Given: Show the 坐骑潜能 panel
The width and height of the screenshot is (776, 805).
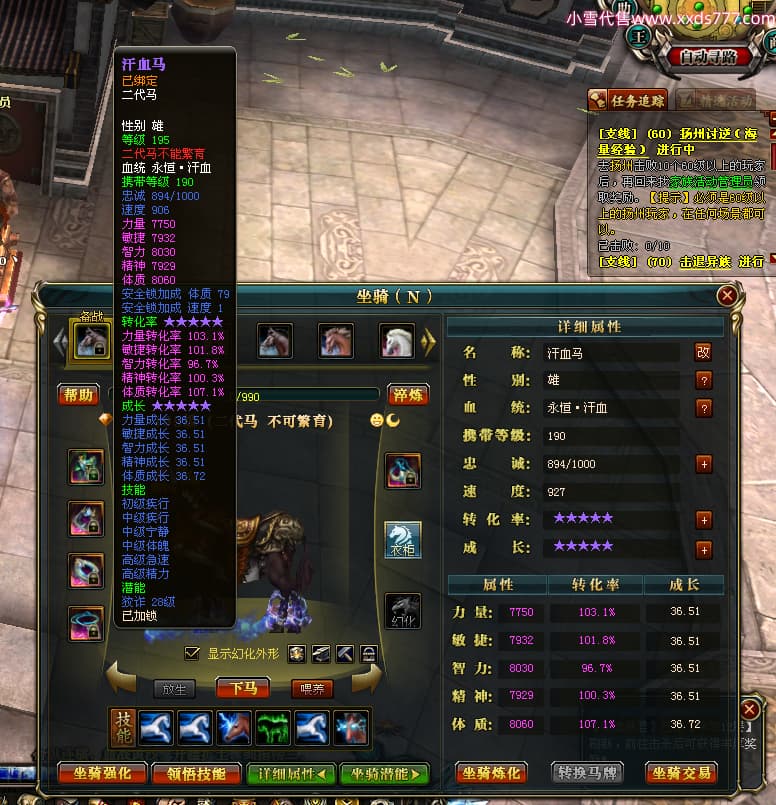Looking at the screenshot, I should (384, 773).
